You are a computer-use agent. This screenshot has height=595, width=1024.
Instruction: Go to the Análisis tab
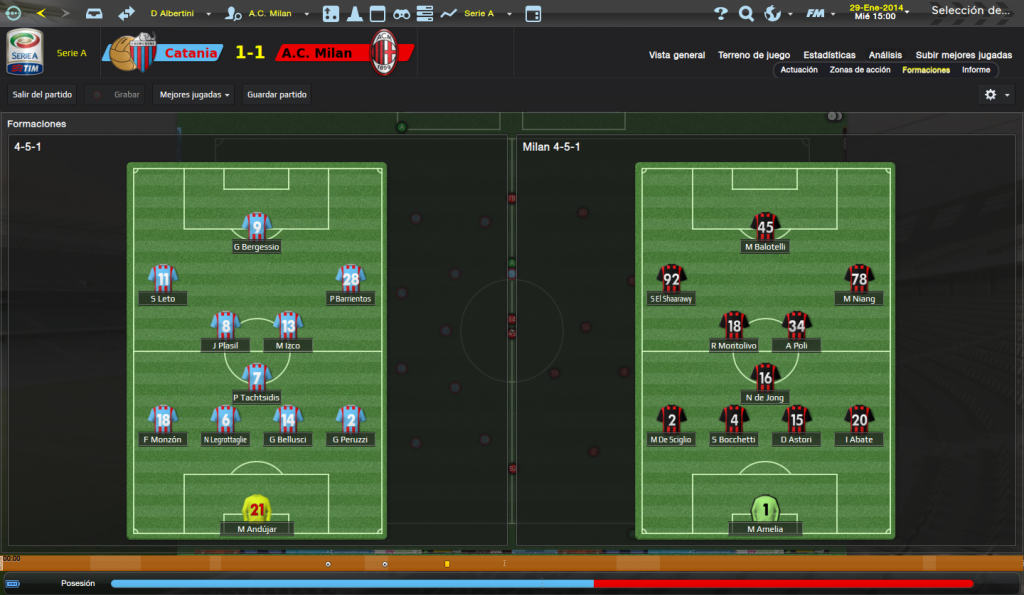point(885,55)
